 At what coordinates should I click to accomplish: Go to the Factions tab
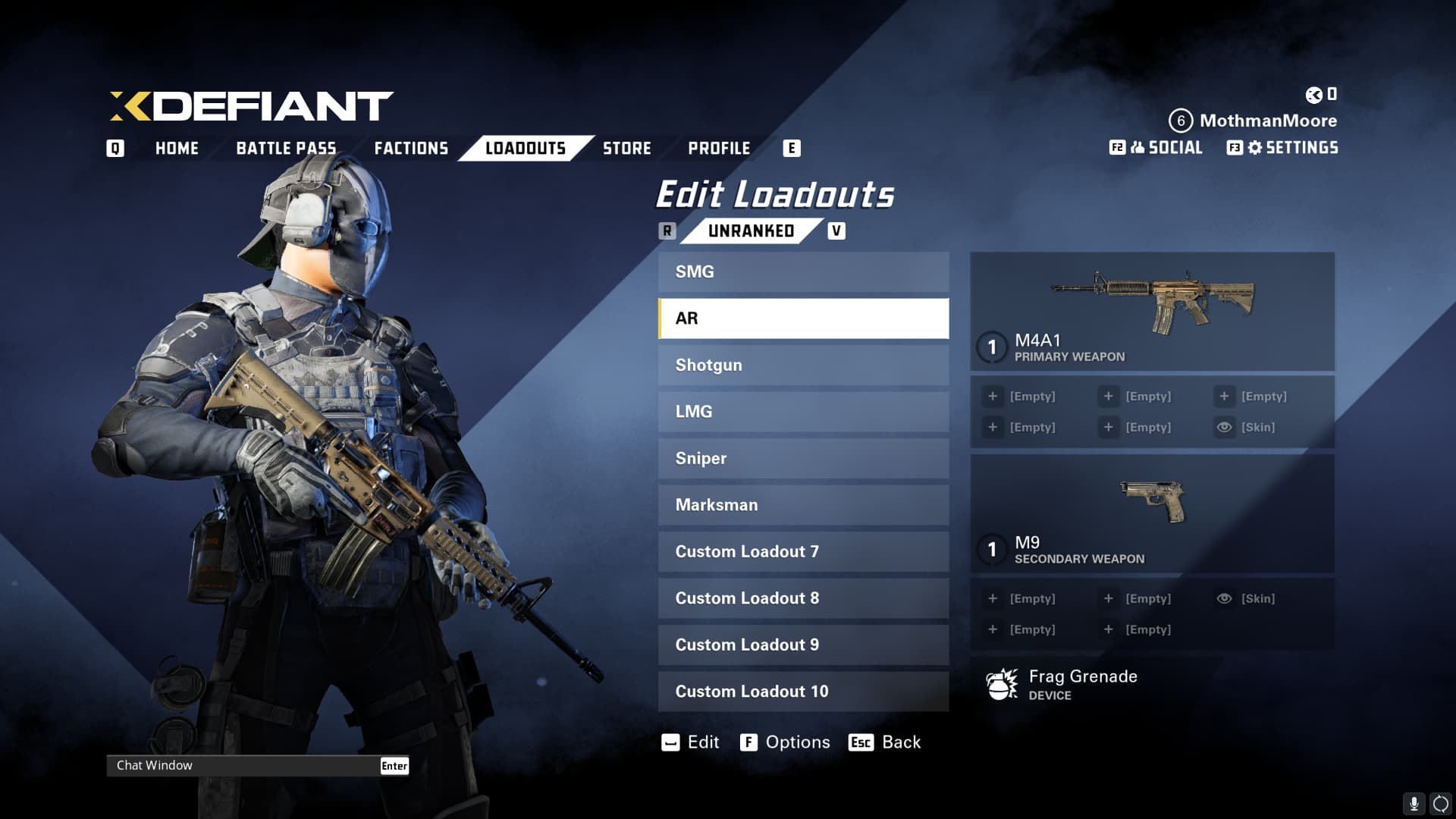[x=411, y=148]
